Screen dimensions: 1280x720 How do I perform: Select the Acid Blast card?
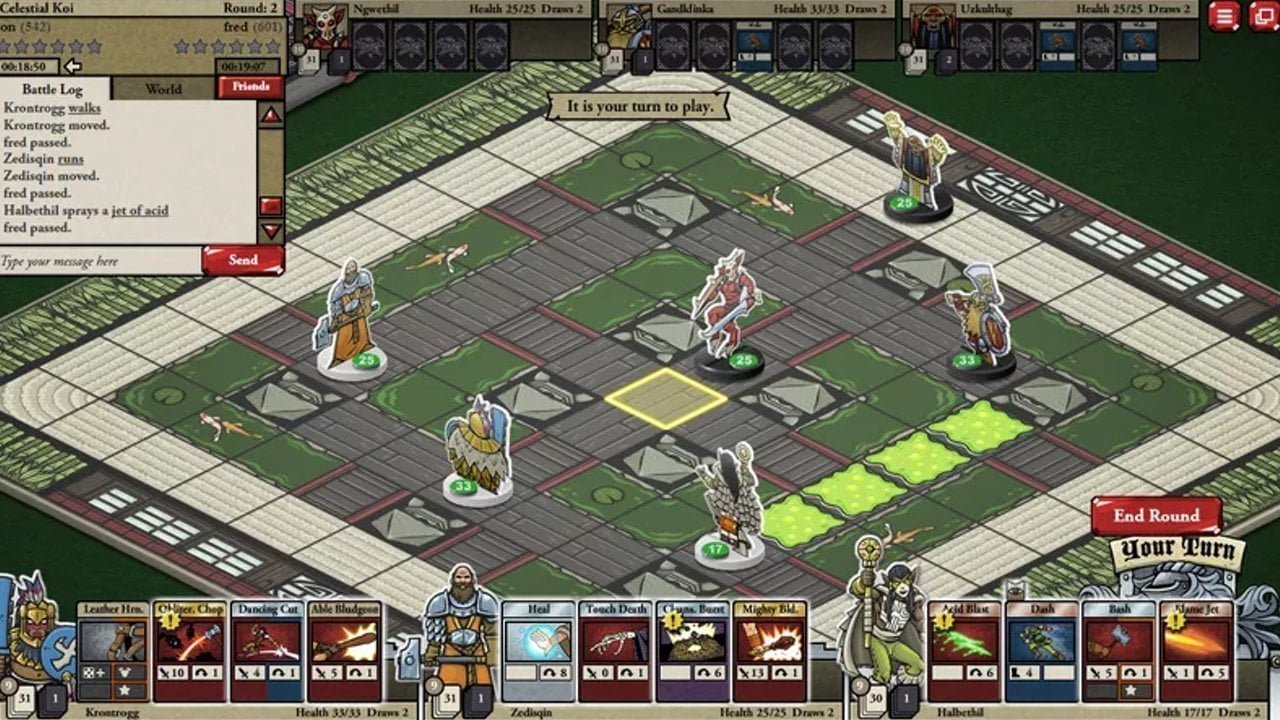pos(964,651)
